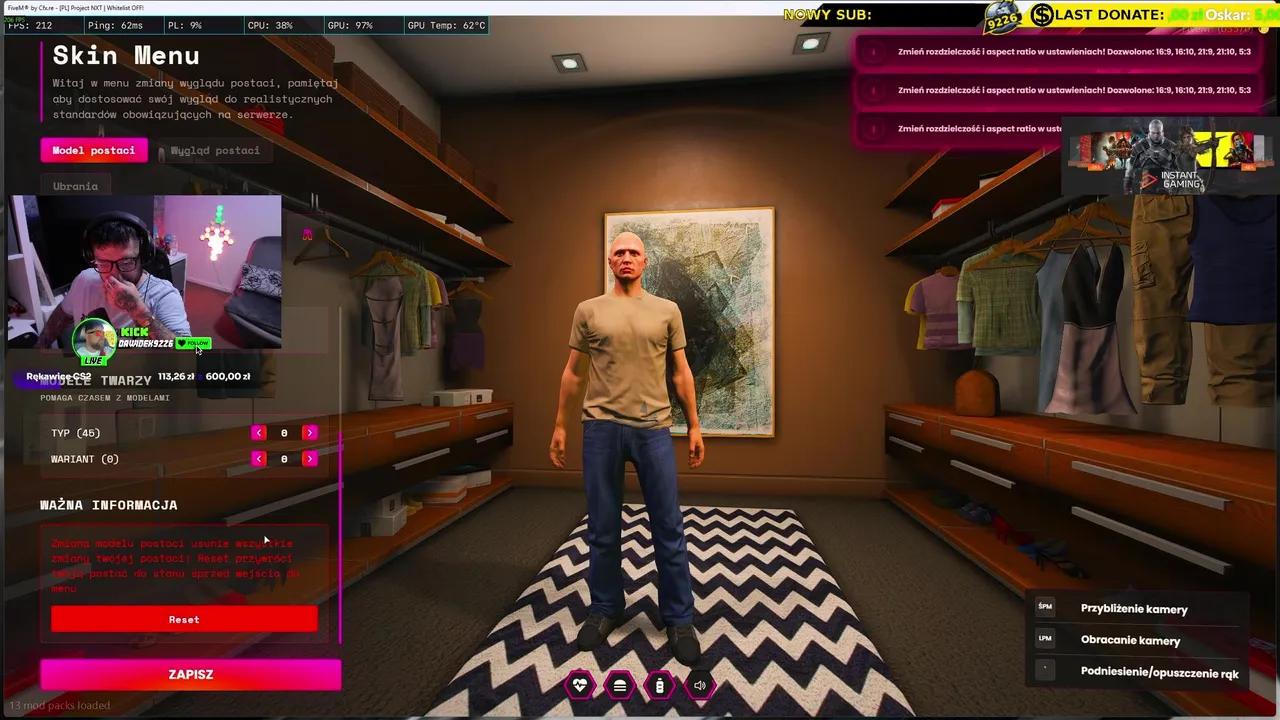Select the Model postaci toggle option

coord(93,150)
